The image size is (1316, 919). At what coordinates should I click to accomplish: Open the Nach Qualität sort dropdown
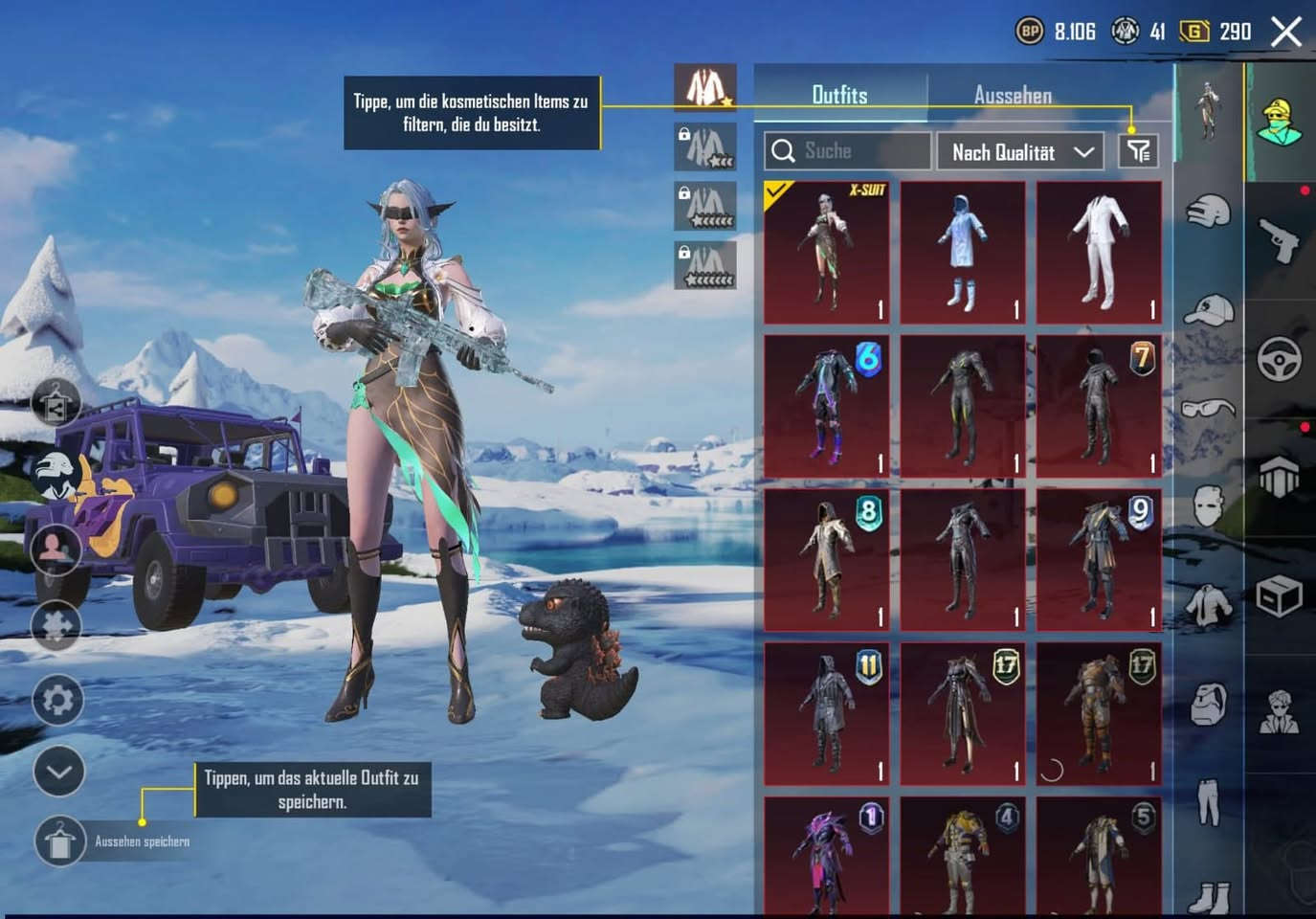pyautogui.click(x=1020, y=152)
